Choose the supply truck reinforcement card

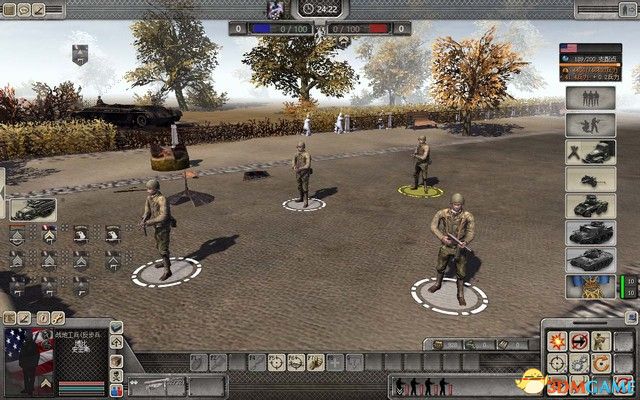[590, 153]
